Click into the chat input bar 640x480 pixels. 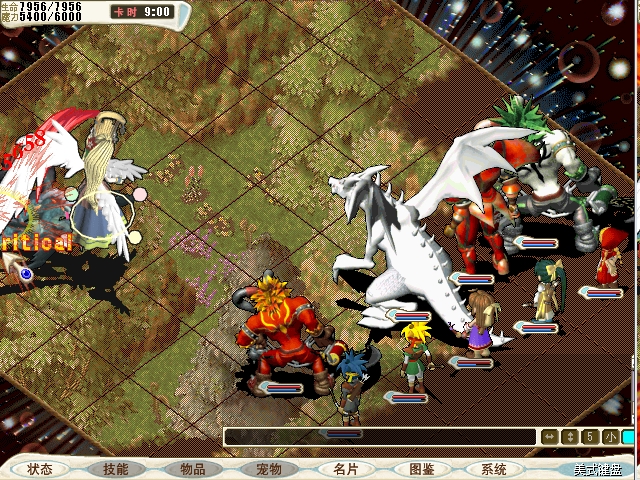click(380, 437)
